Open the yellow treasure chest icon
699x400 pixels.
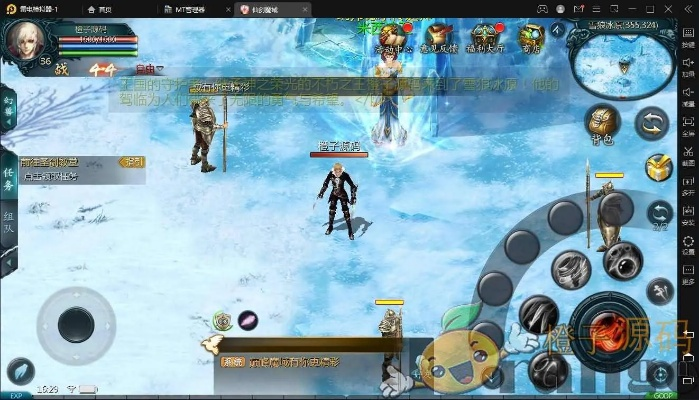pyautogui.click(x=657, y=167)
